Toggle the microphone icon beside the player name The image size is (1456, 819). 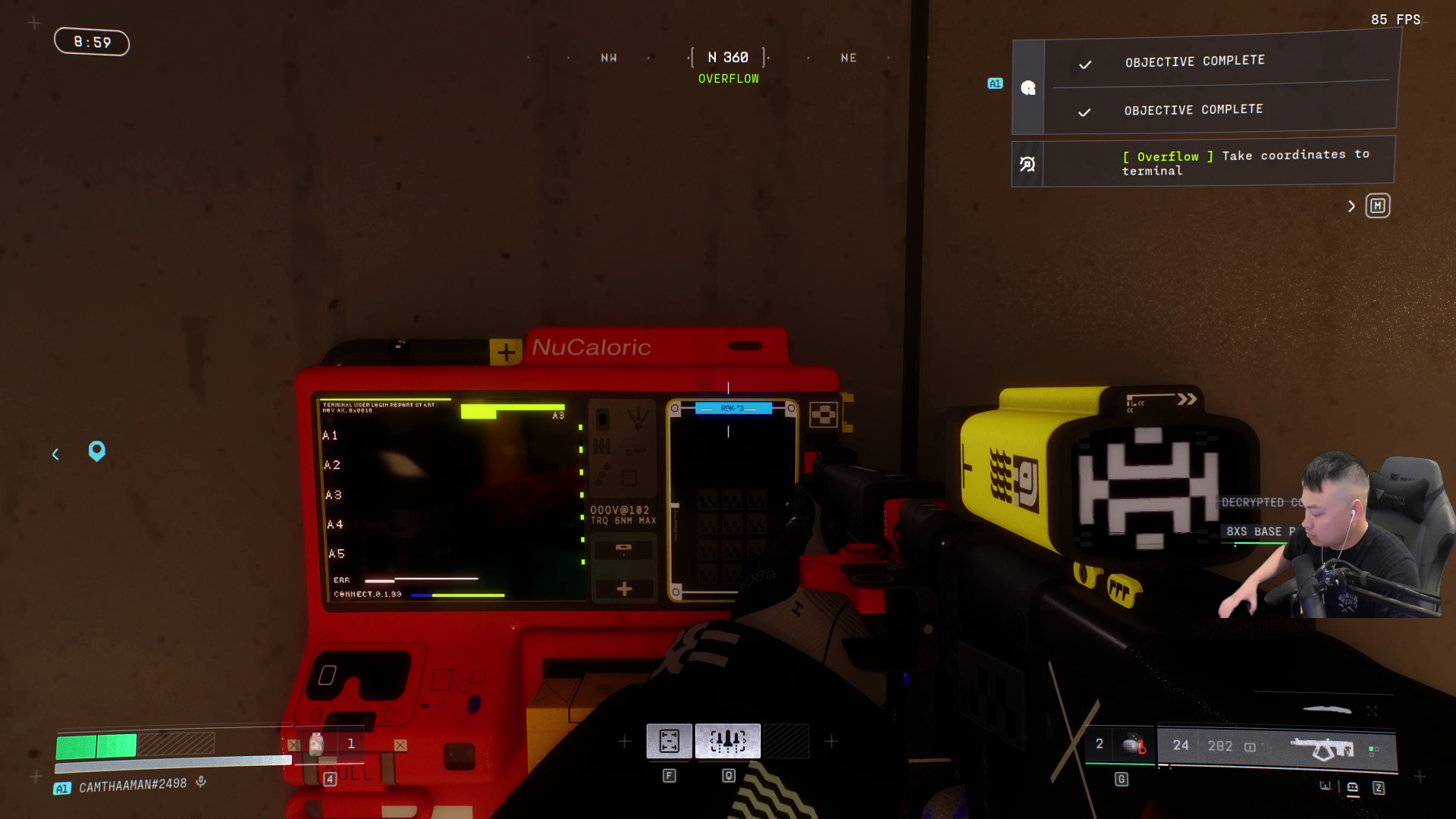click(x=201, y=782)
